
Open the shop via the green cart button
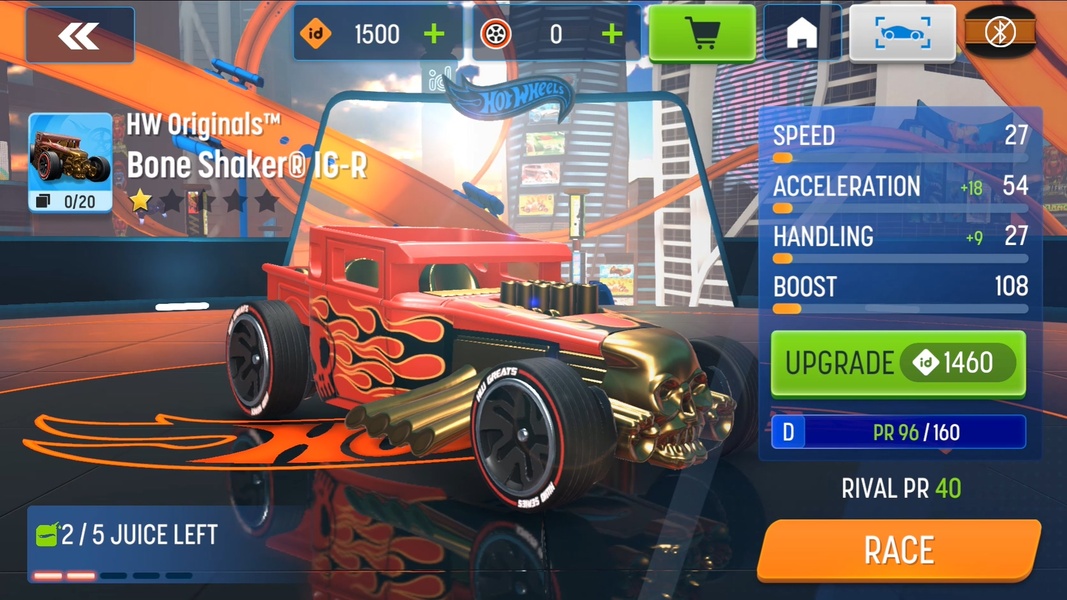click(x=702, y=34)
